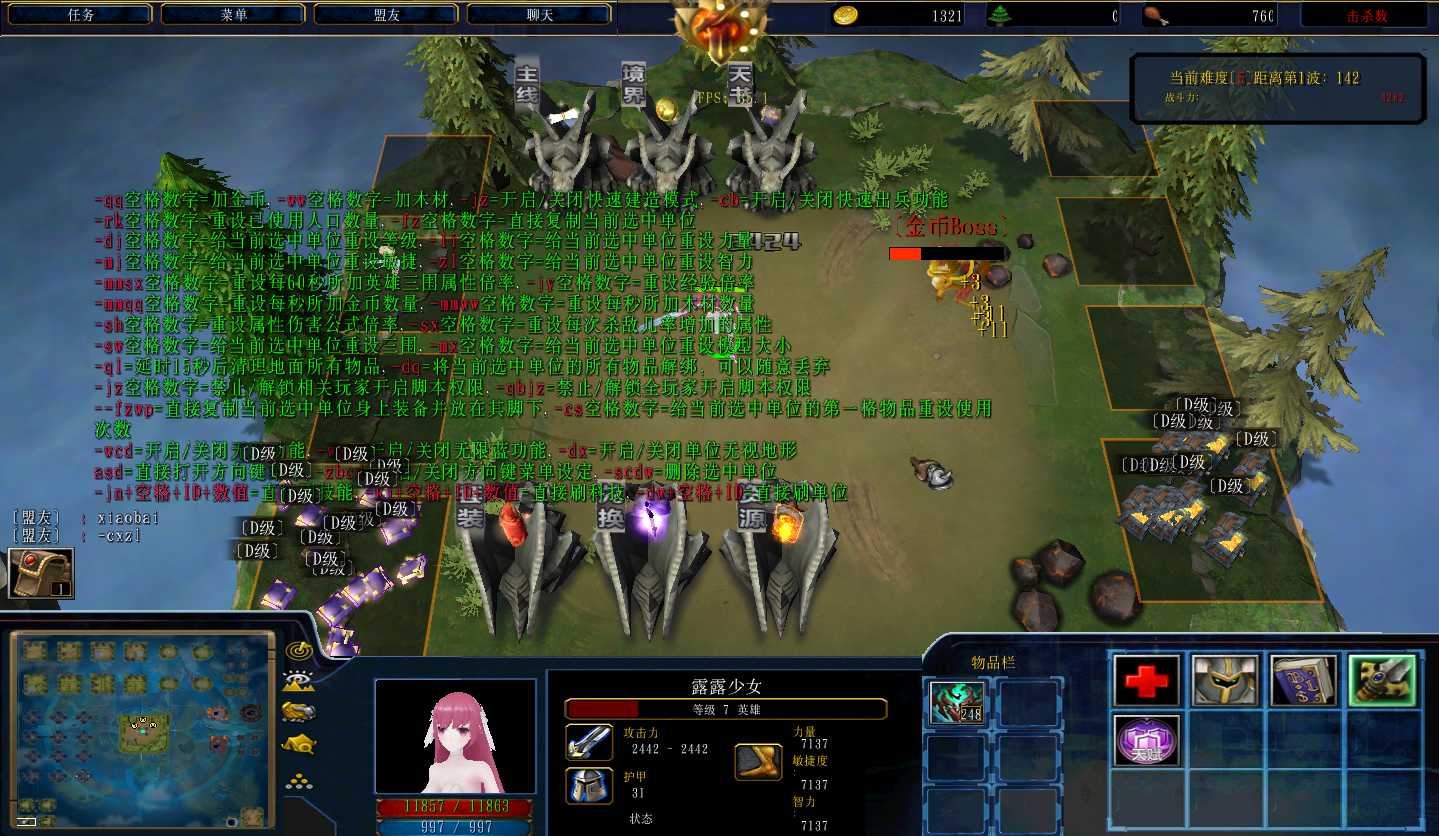Click the green-highlighted sword hilt ability
The width and height of the screenshot is (1439, 836).
(x=1380, y=681)
